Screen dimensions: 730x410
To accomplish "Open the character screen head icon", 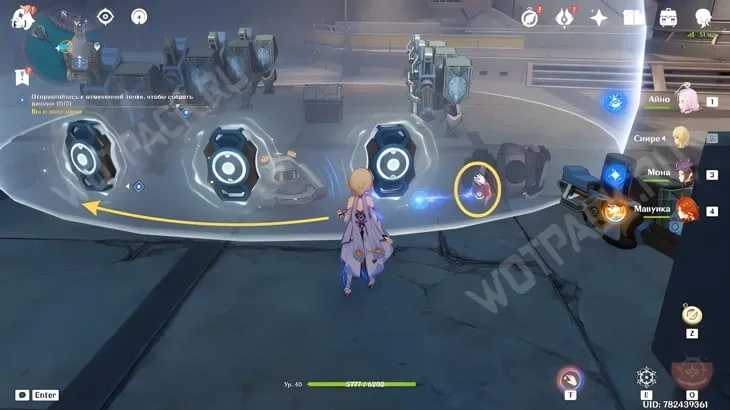I will [x=703, y=17].
